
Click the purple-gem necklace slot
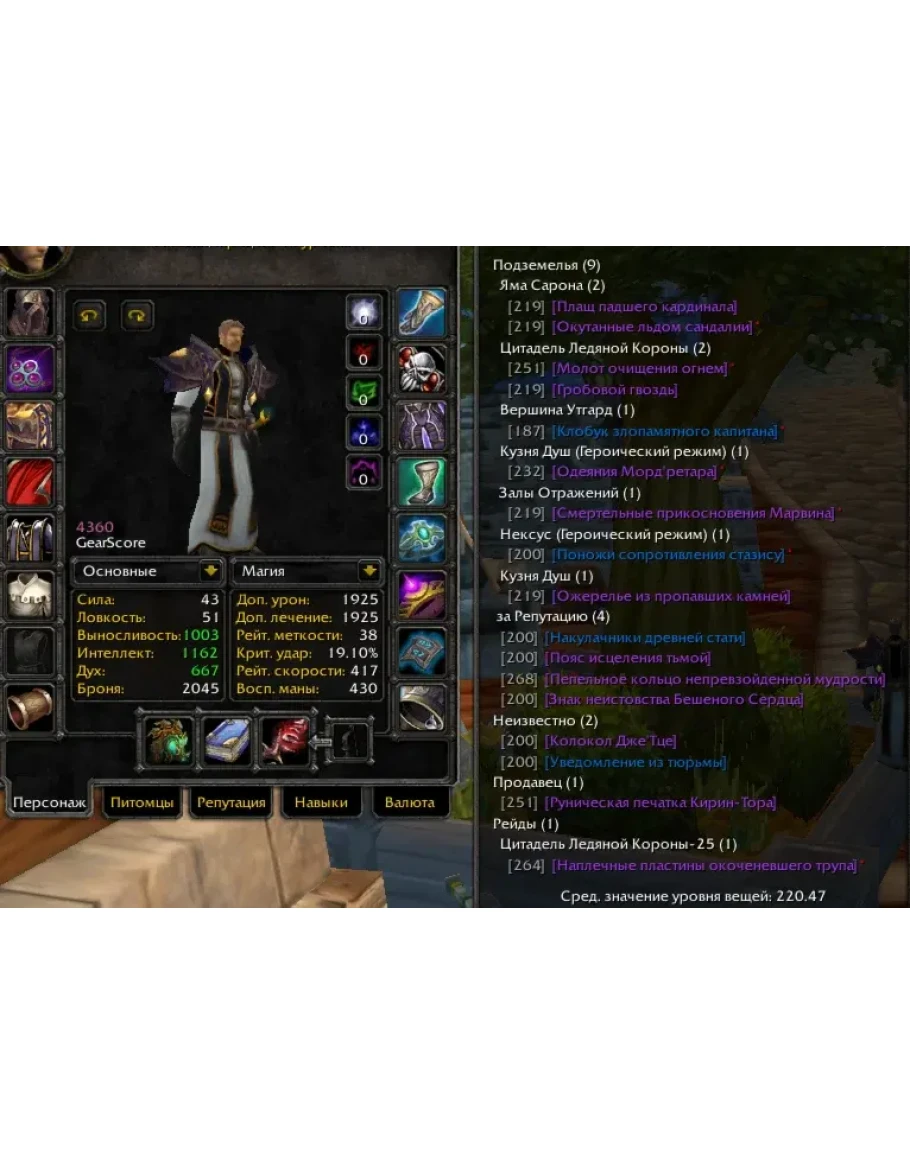[31, 370]
